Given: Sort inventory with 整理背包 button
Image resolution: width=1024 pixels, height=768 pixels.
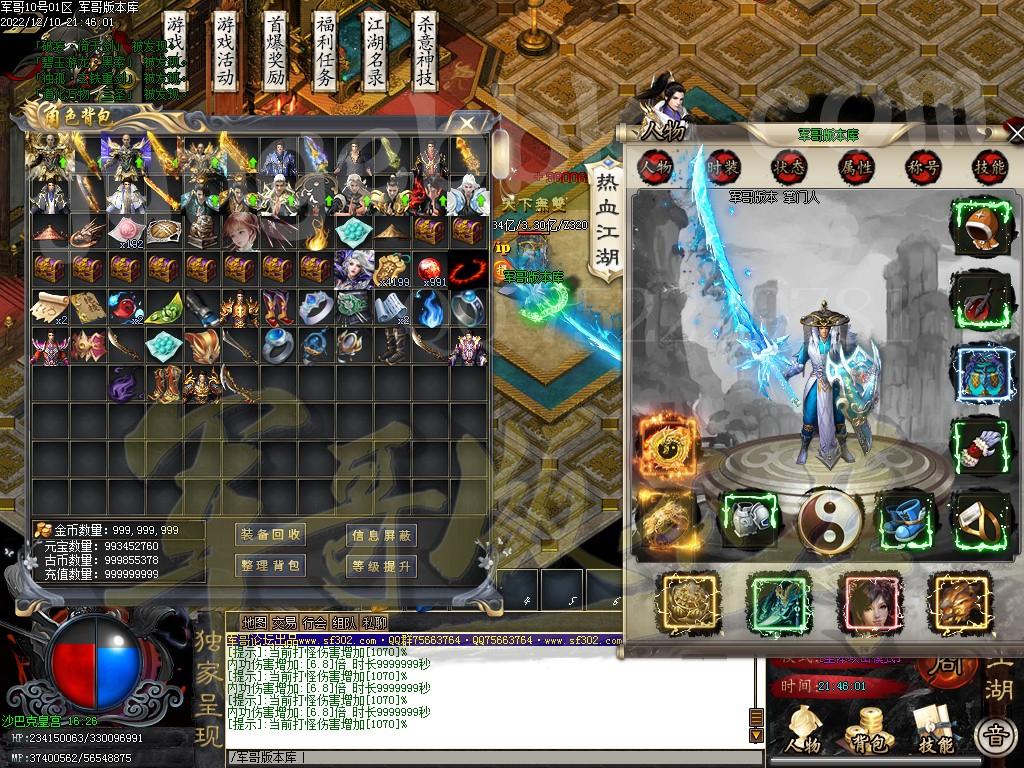Looking at the screenshot, I should pos(270,566).
